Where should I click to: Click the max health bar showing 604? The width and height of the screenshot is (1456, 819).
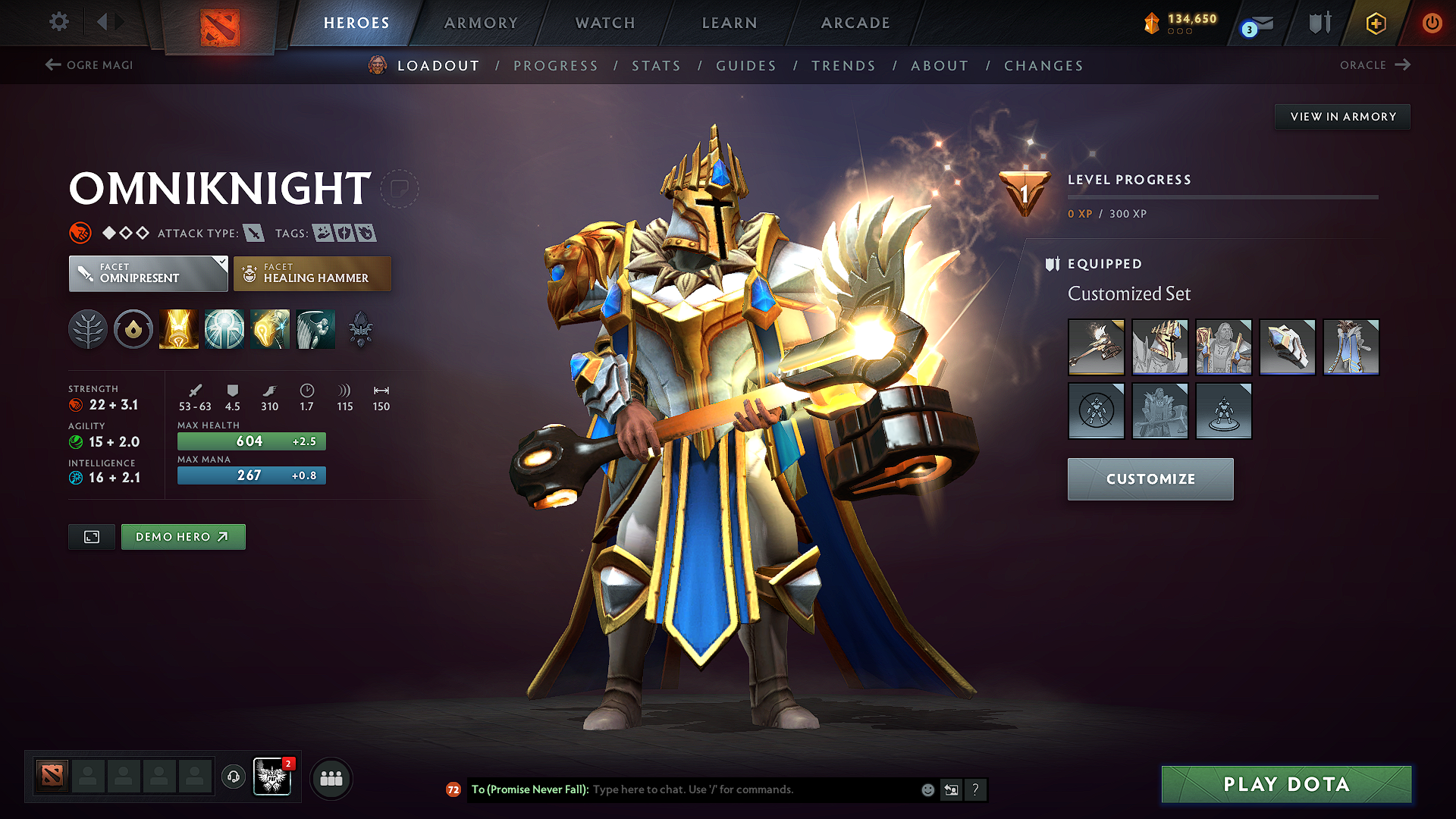click(x=251, y=441)
